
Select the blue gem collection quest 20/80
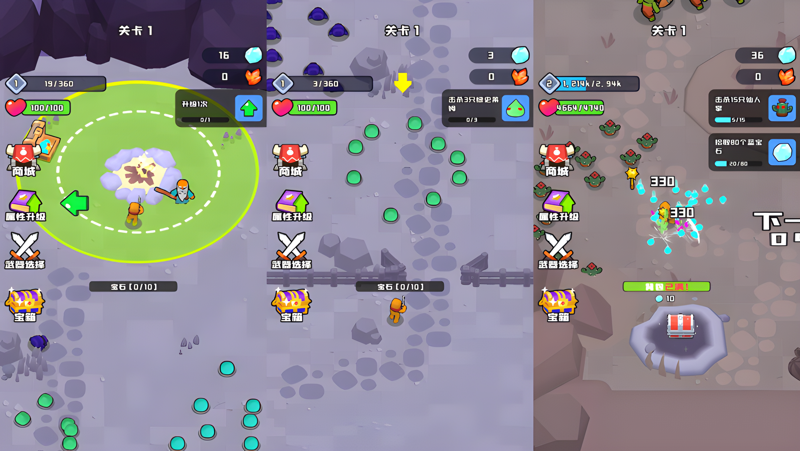point(753,153)
